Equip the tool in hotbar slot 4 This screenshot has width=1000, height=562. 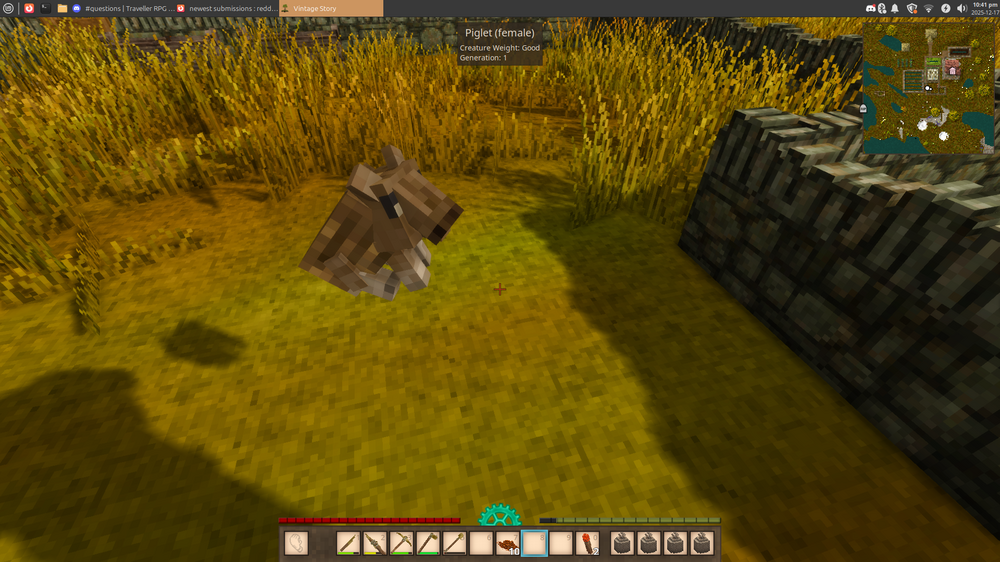[428, 544]
